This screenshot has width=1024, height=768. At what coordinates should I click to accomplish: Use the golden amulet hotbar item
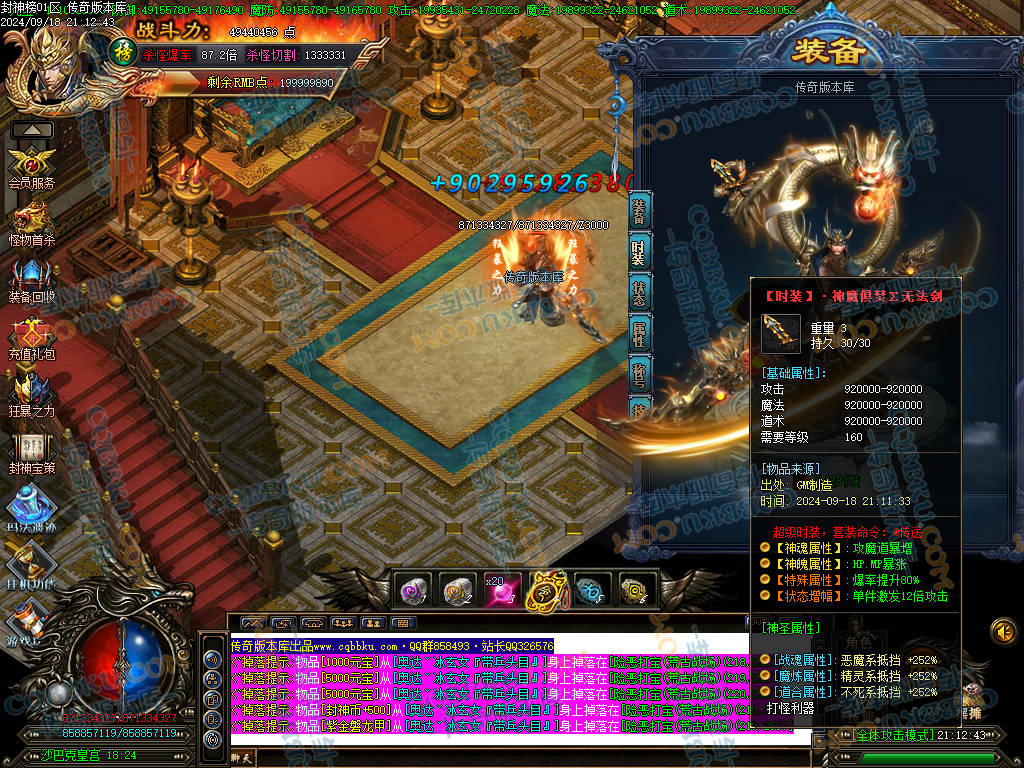click(x=545, y=591)
